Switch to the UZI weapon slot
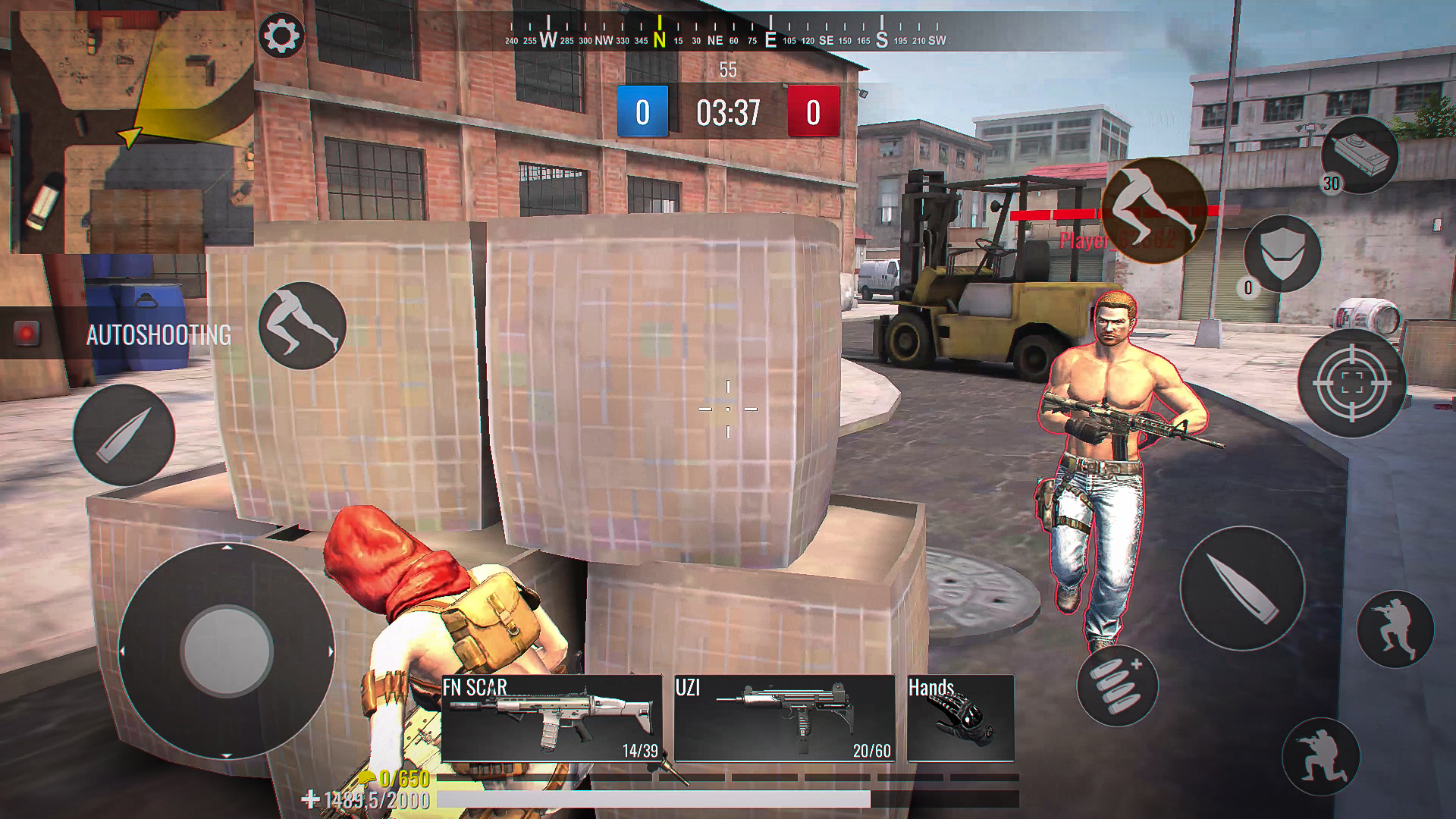The image size is (1456, 819). 784,718
